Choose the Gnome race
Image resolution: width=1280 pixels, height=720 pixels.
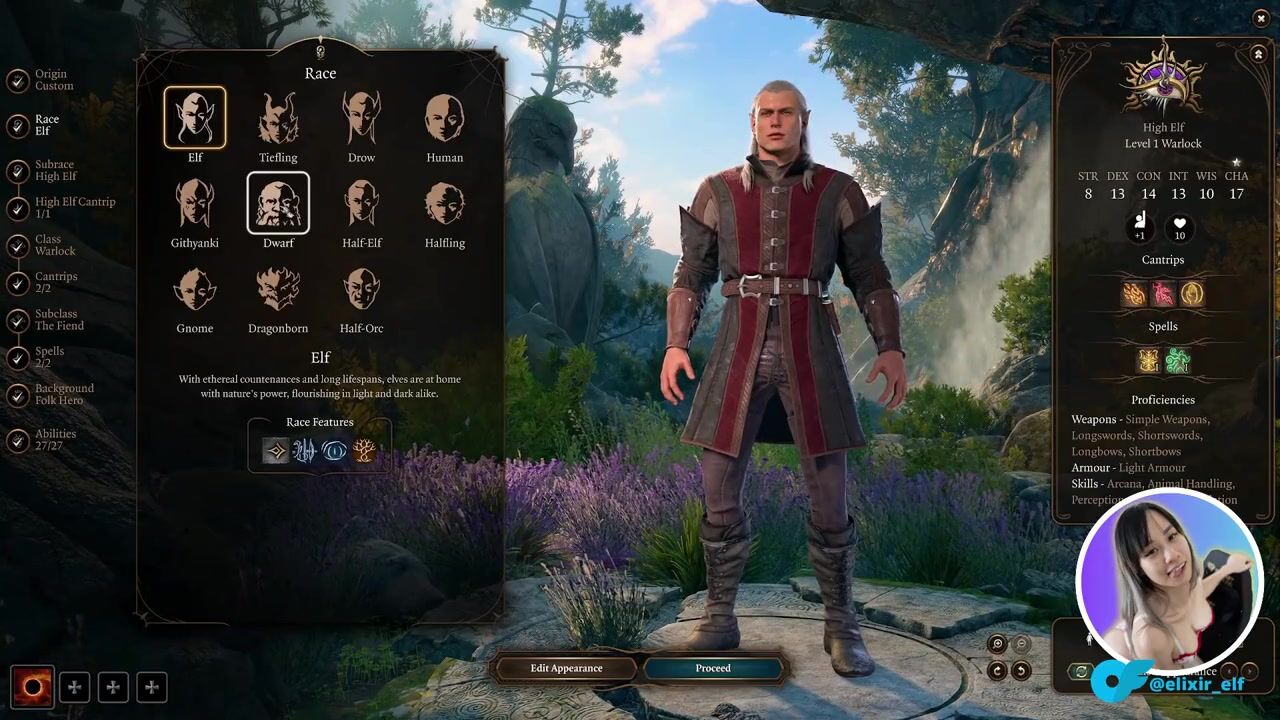[x=195, y=289]
